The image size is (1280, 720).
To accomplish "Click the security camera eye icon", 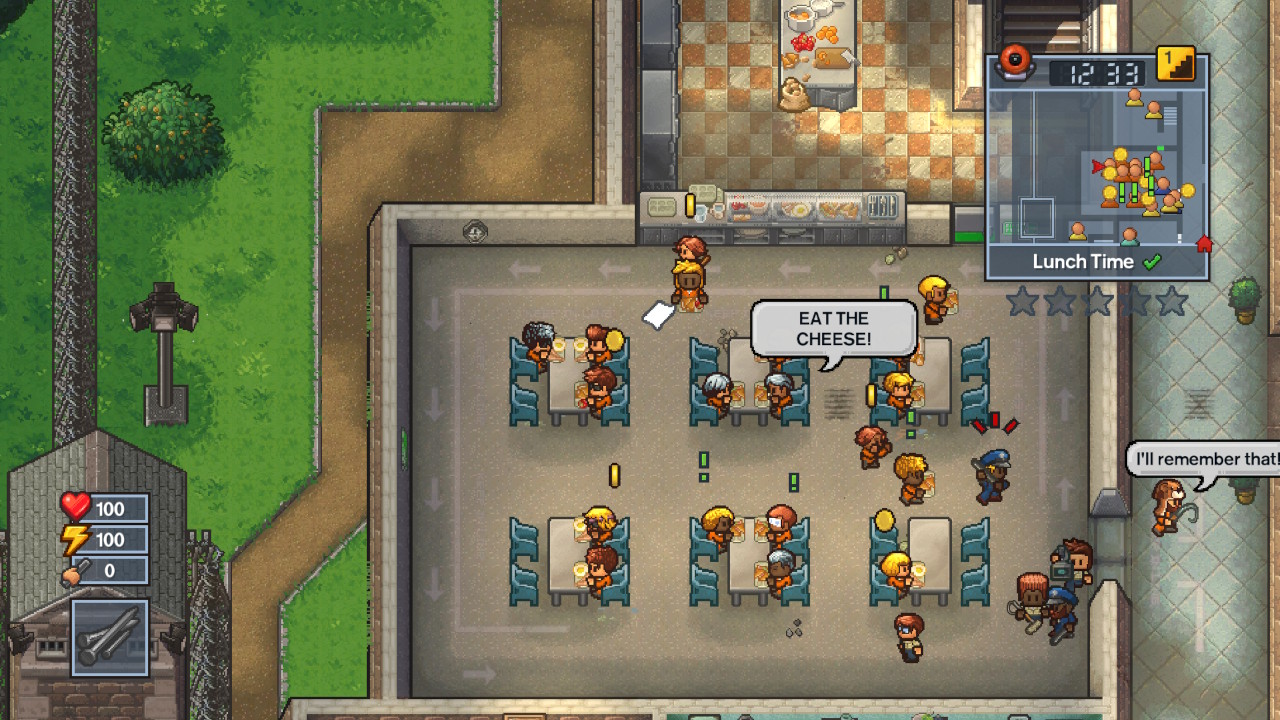I will coord(1016,65).
